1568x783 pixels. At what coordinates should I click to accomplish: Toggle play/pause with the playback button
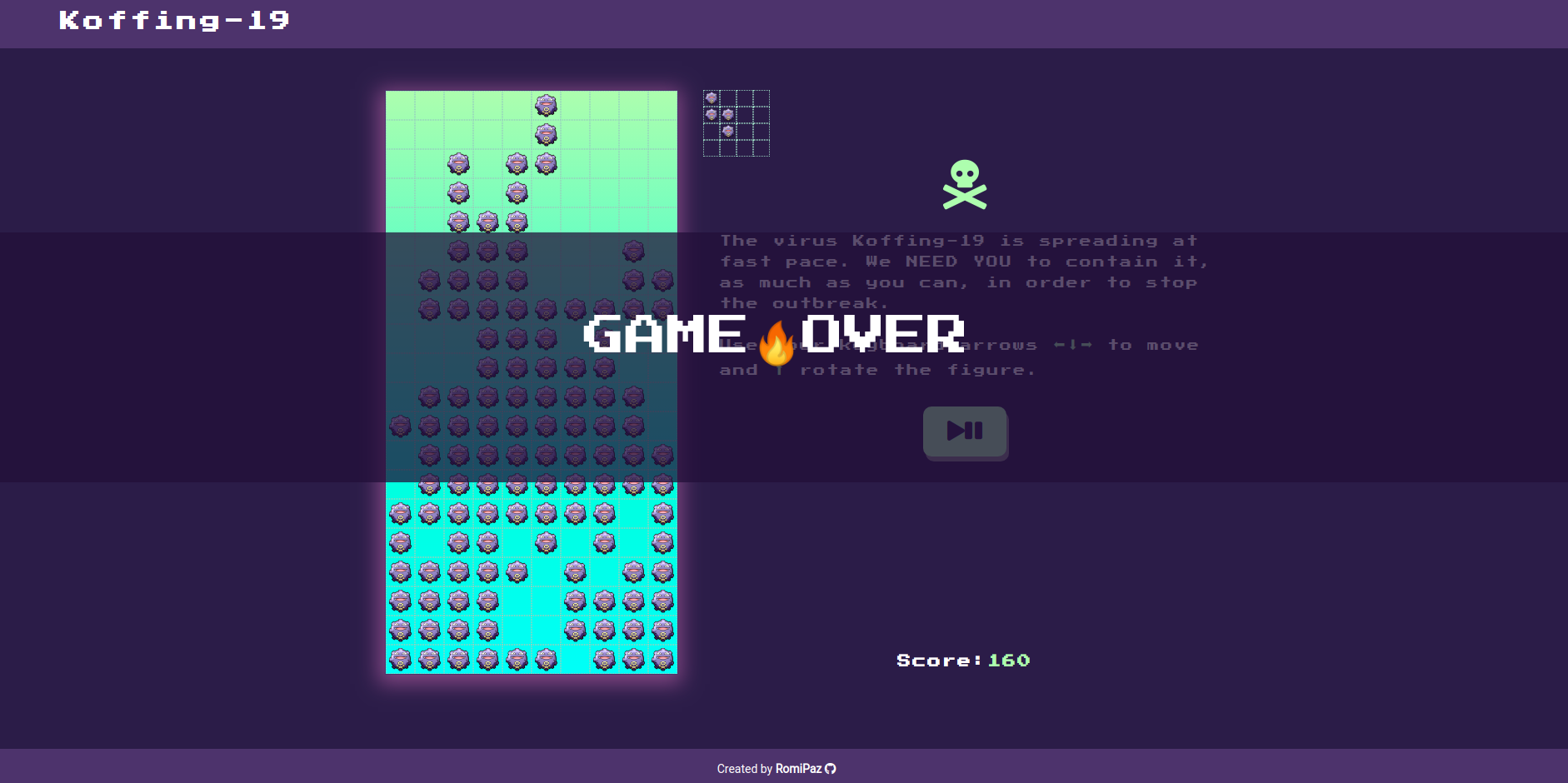pyautogui.click(x=965, y=432)
